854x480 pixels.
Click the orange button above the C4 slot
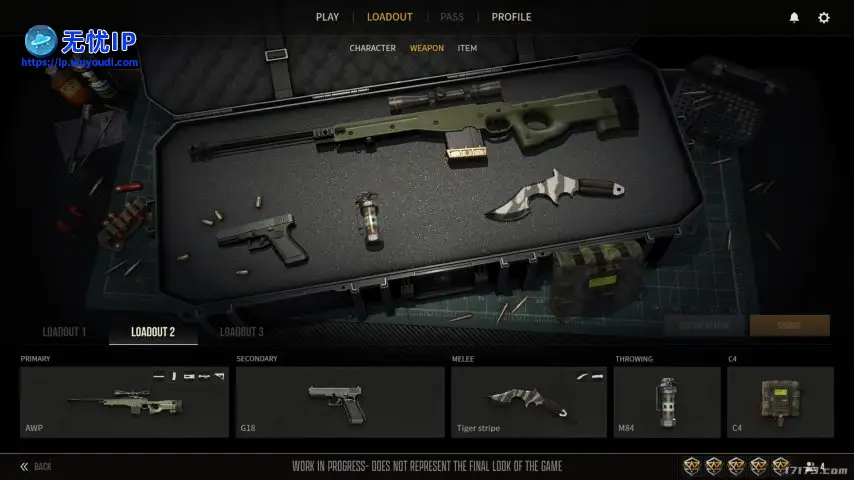789,325
